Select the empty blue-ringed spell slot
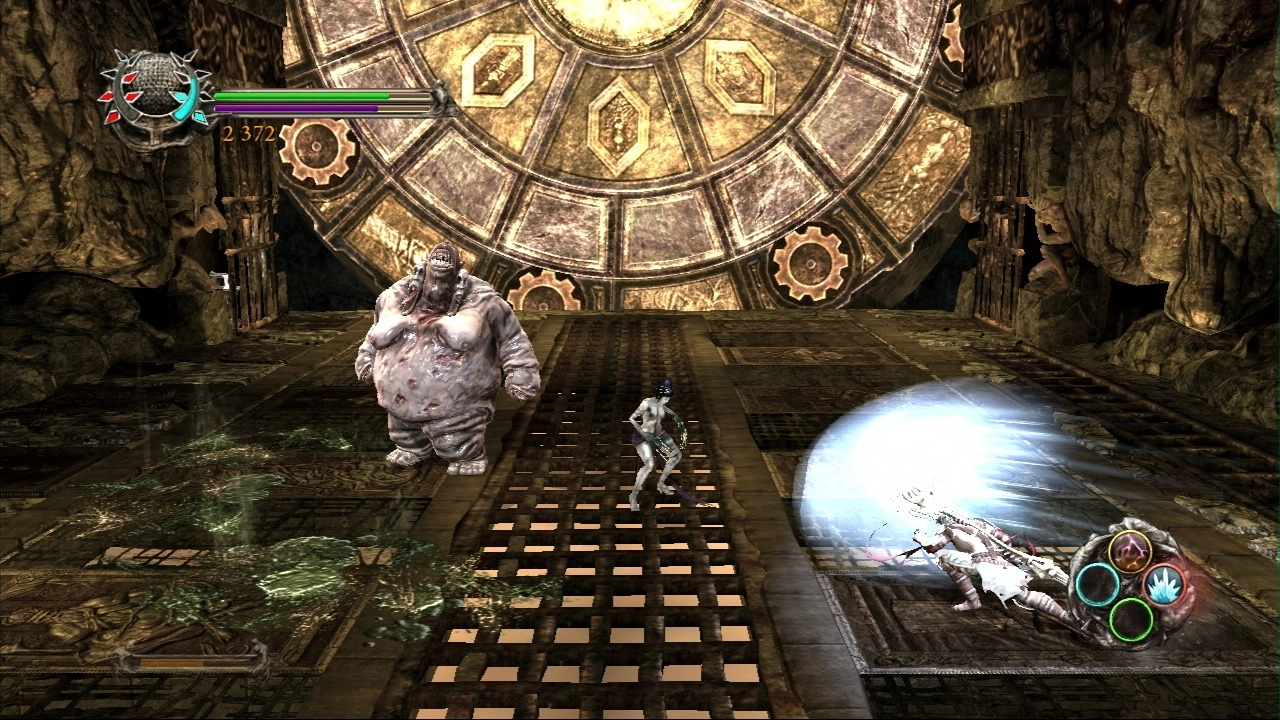Image resolution: width=1280 pixels, height=720 pixels. [1097, 584]
